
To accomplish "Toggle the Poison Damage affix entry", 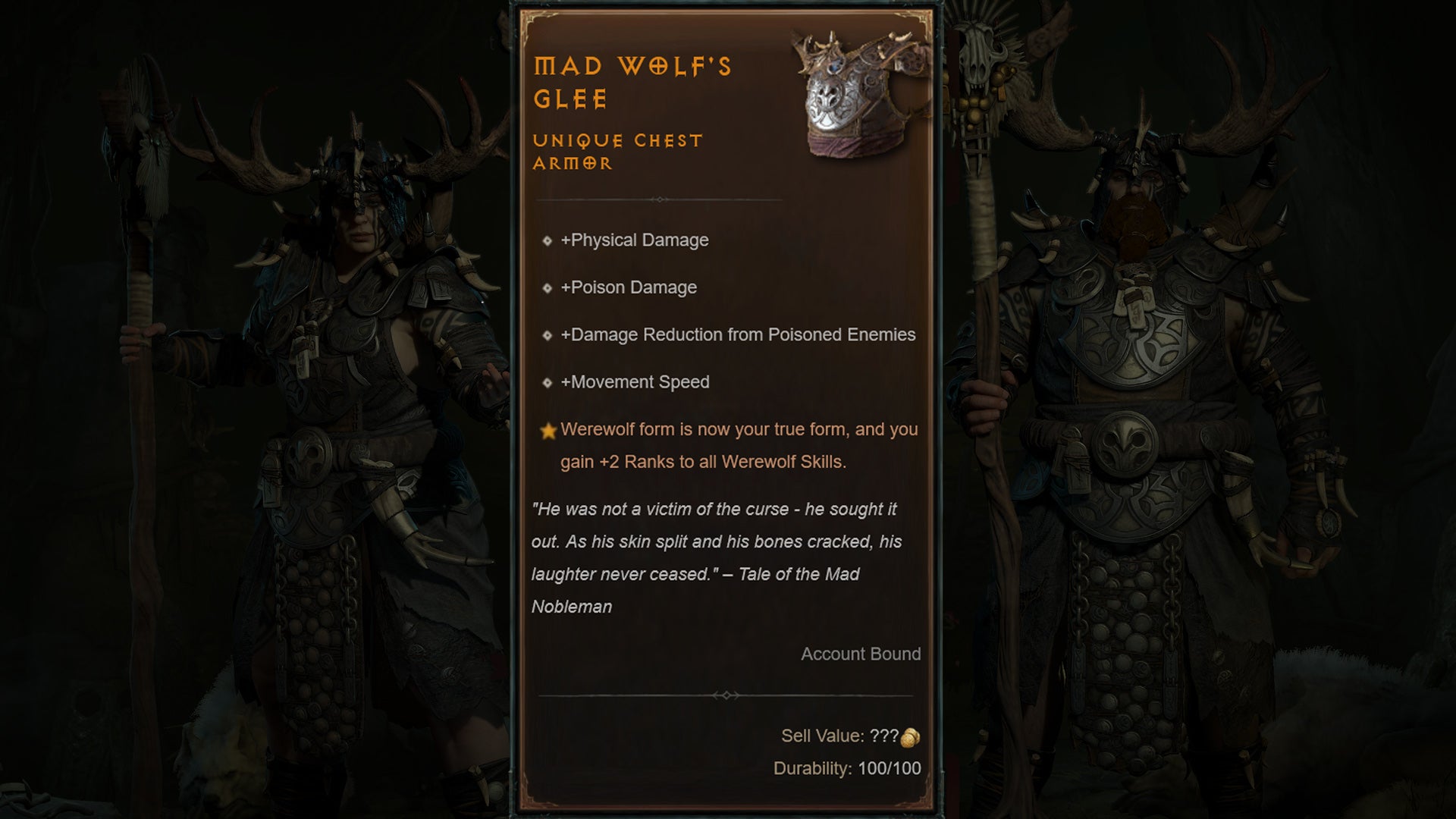I will [629, 288].
